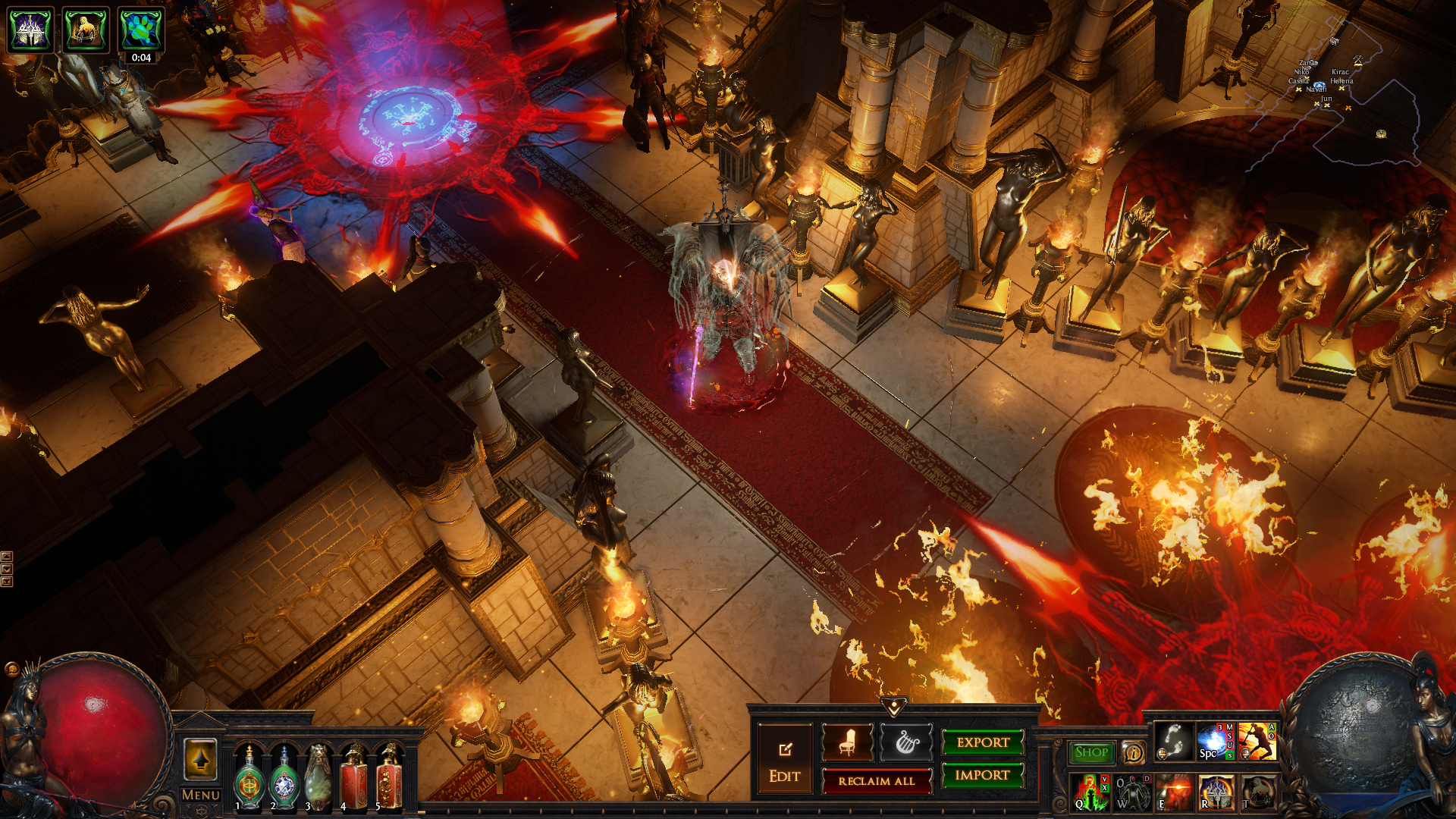Export the hideout layout
Screen dimensions: 1456x819
[x=982, y=742]
